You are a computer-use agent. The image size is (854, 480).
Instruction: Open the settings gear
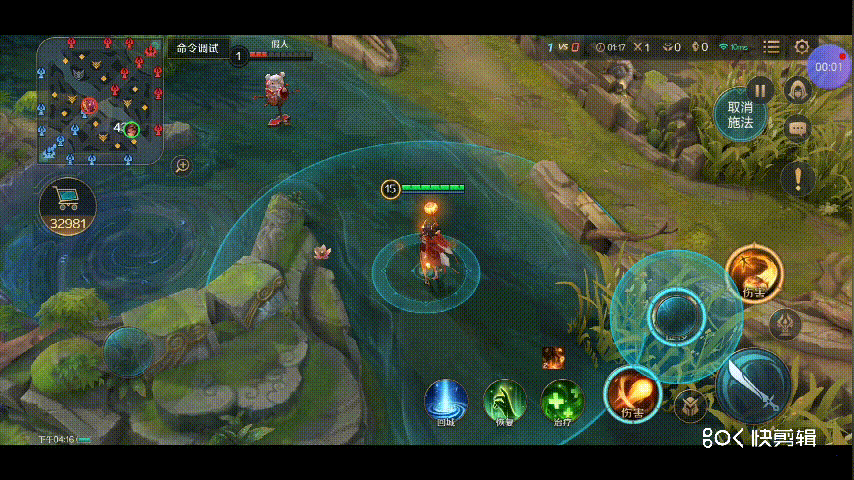[802, 47]
